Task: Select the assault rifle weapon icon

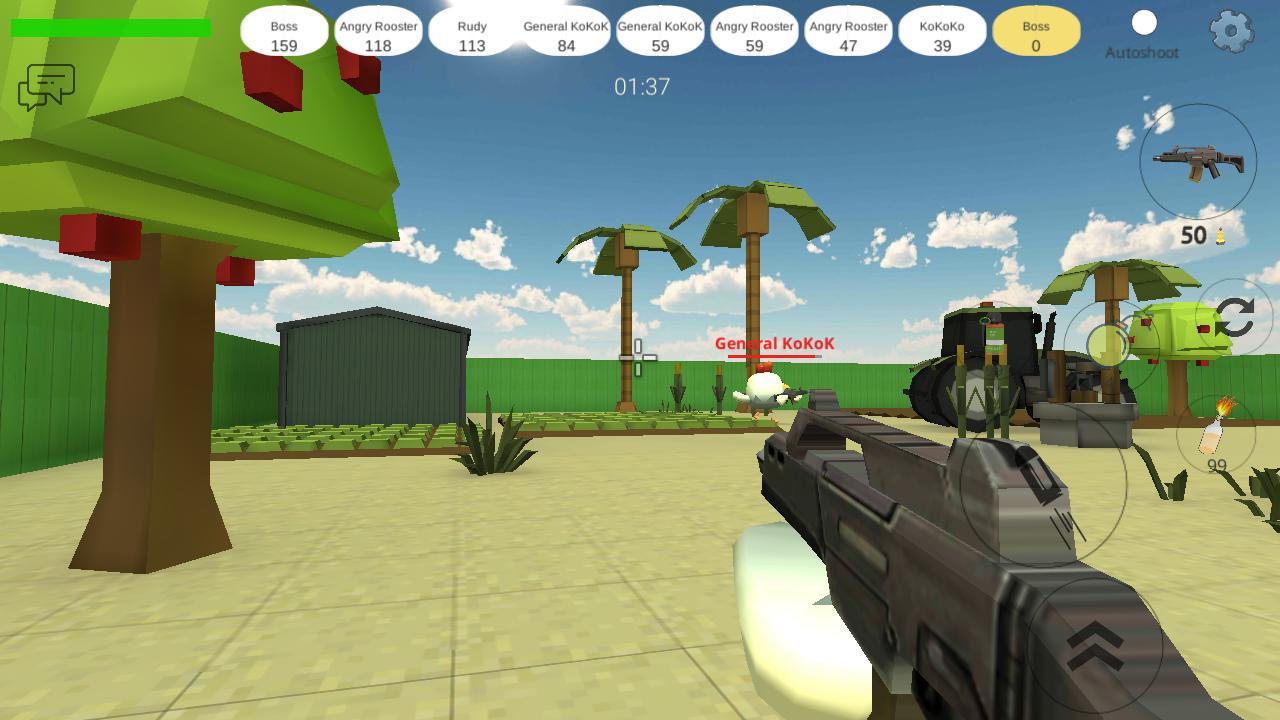Action: click(1197, 162)
